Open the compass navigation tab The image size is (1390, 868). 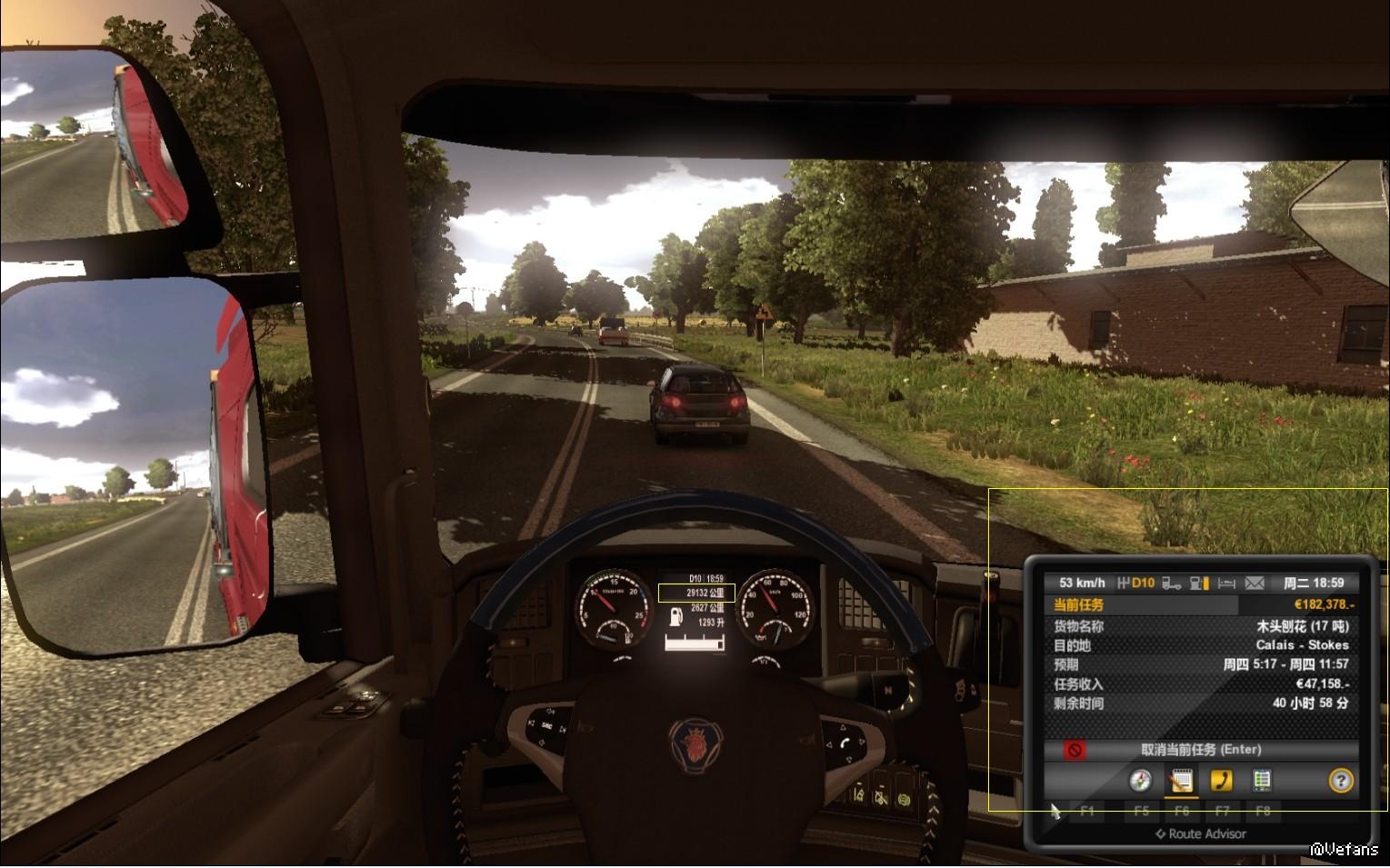click(x=1140, y=780)
